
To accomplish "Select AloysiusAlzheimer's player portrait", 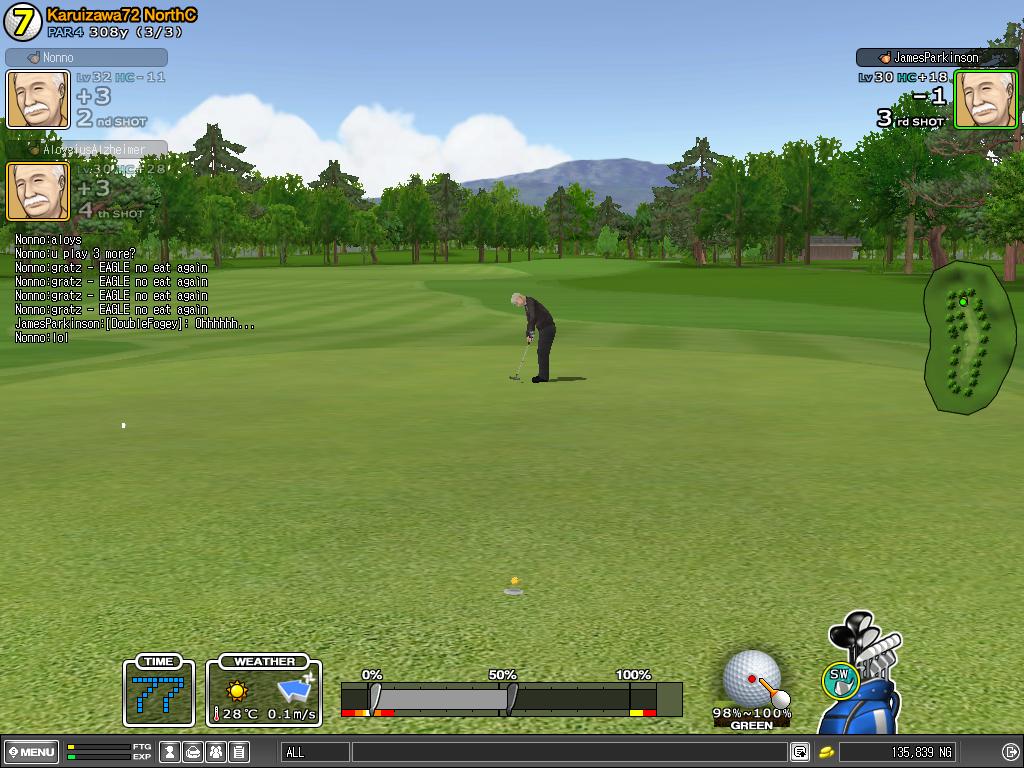I will pyautogui.click(x=38, y=191).
